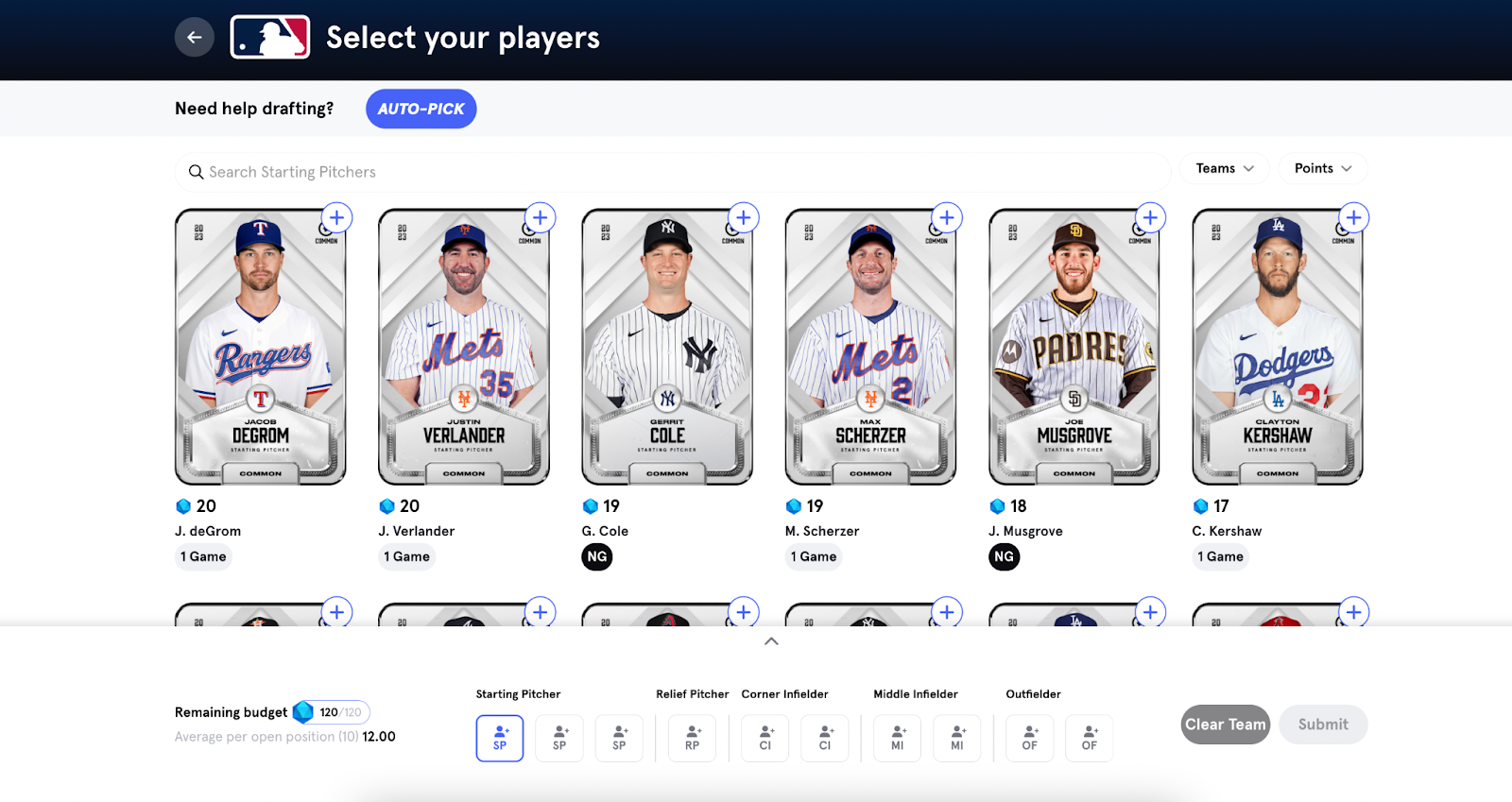Go back using the arrow button
The height and width of the screenshot is (802, 1512).
tap(195, 38)
